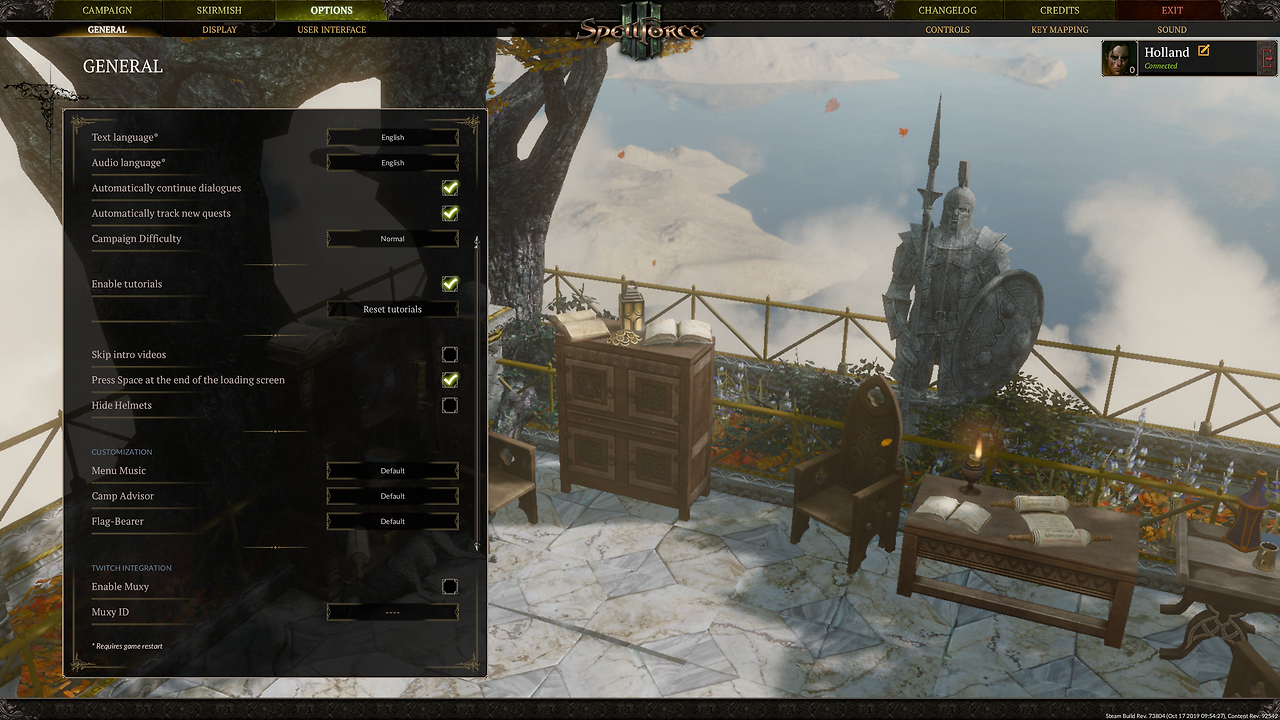Switch to the Controls tab
Viewport: 1280px width, 720px height.
click(x=947, y=30)
